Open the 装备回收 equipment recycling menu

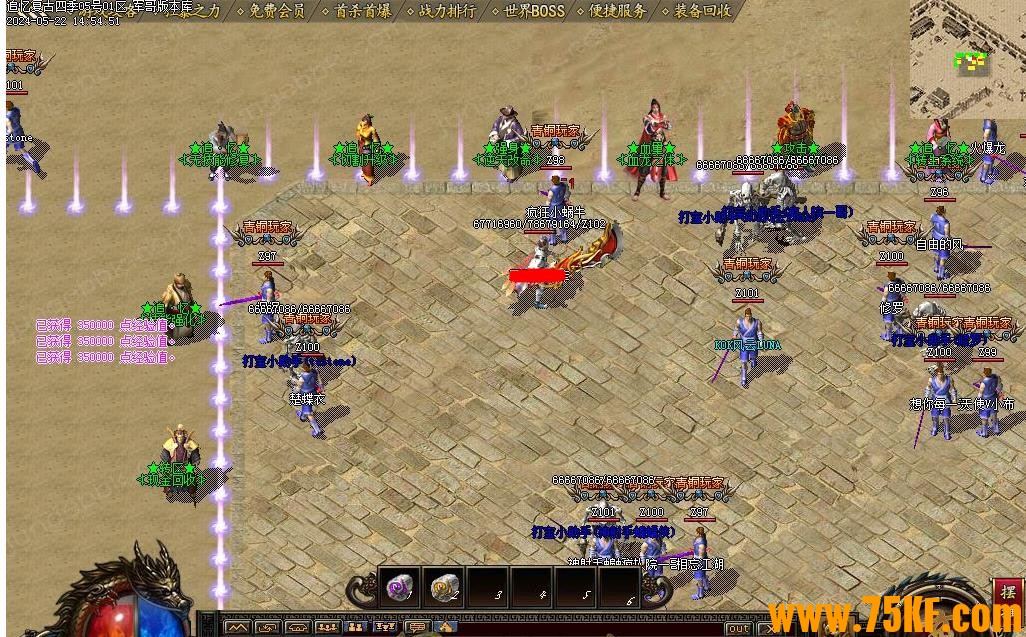[702, 11]
